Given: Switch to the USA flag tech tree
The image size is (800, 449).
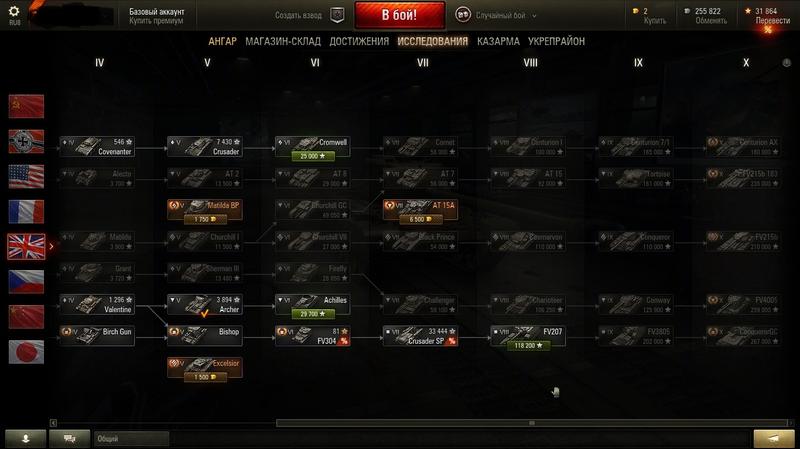Looking at the screenshot, I should (26, 176).
